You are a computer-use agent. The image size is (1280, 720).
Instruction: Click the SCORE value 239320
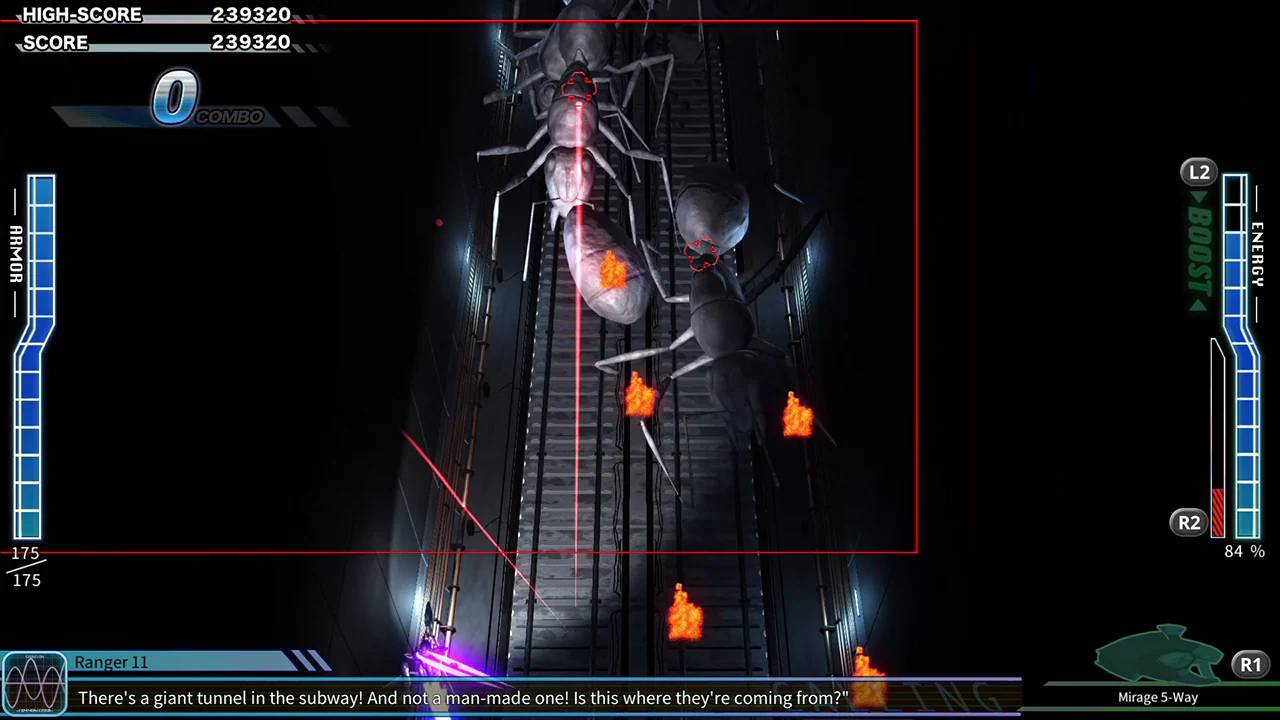tap(252, 42)
